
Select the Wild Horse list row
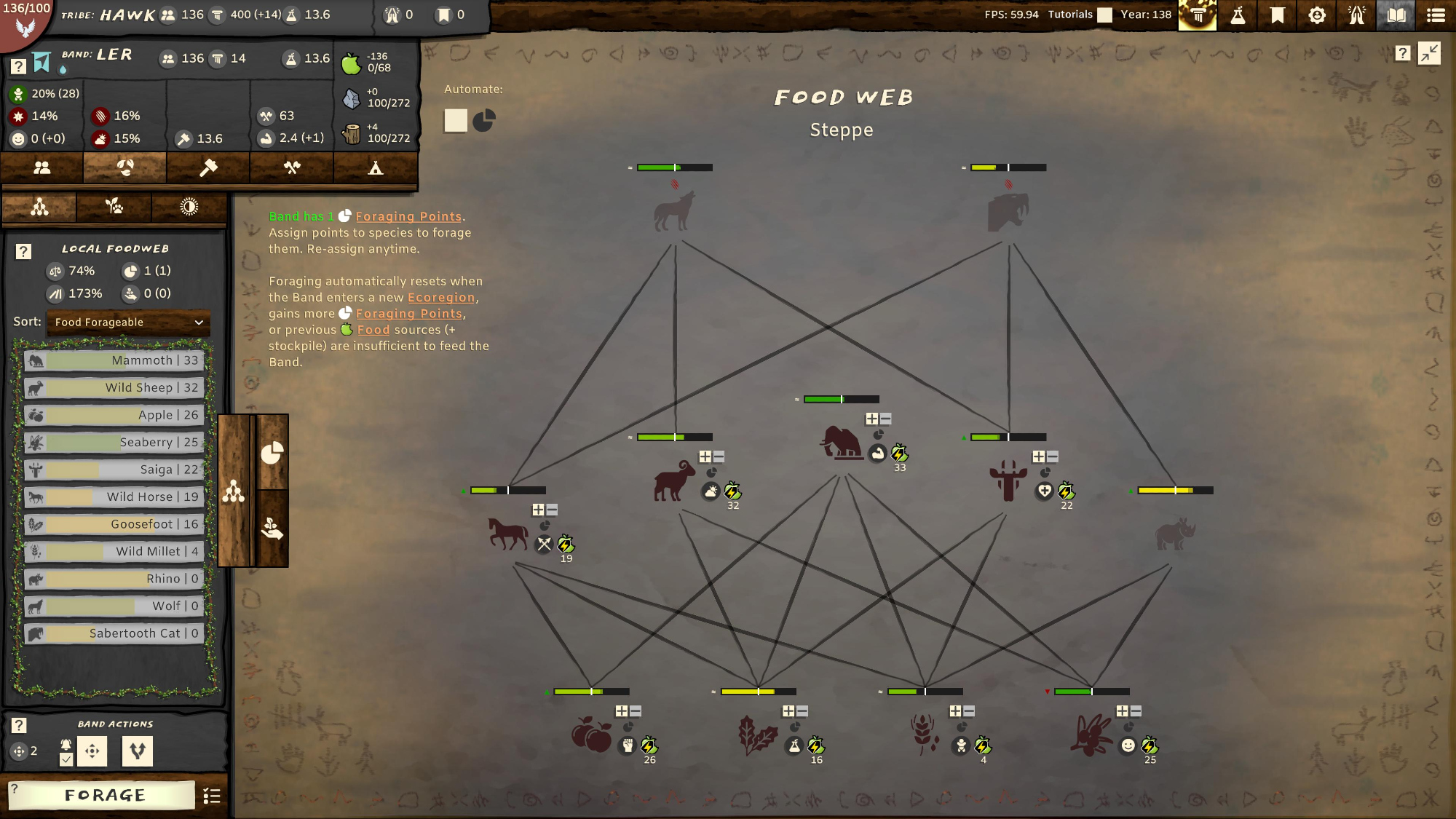(x=114, y=497)
